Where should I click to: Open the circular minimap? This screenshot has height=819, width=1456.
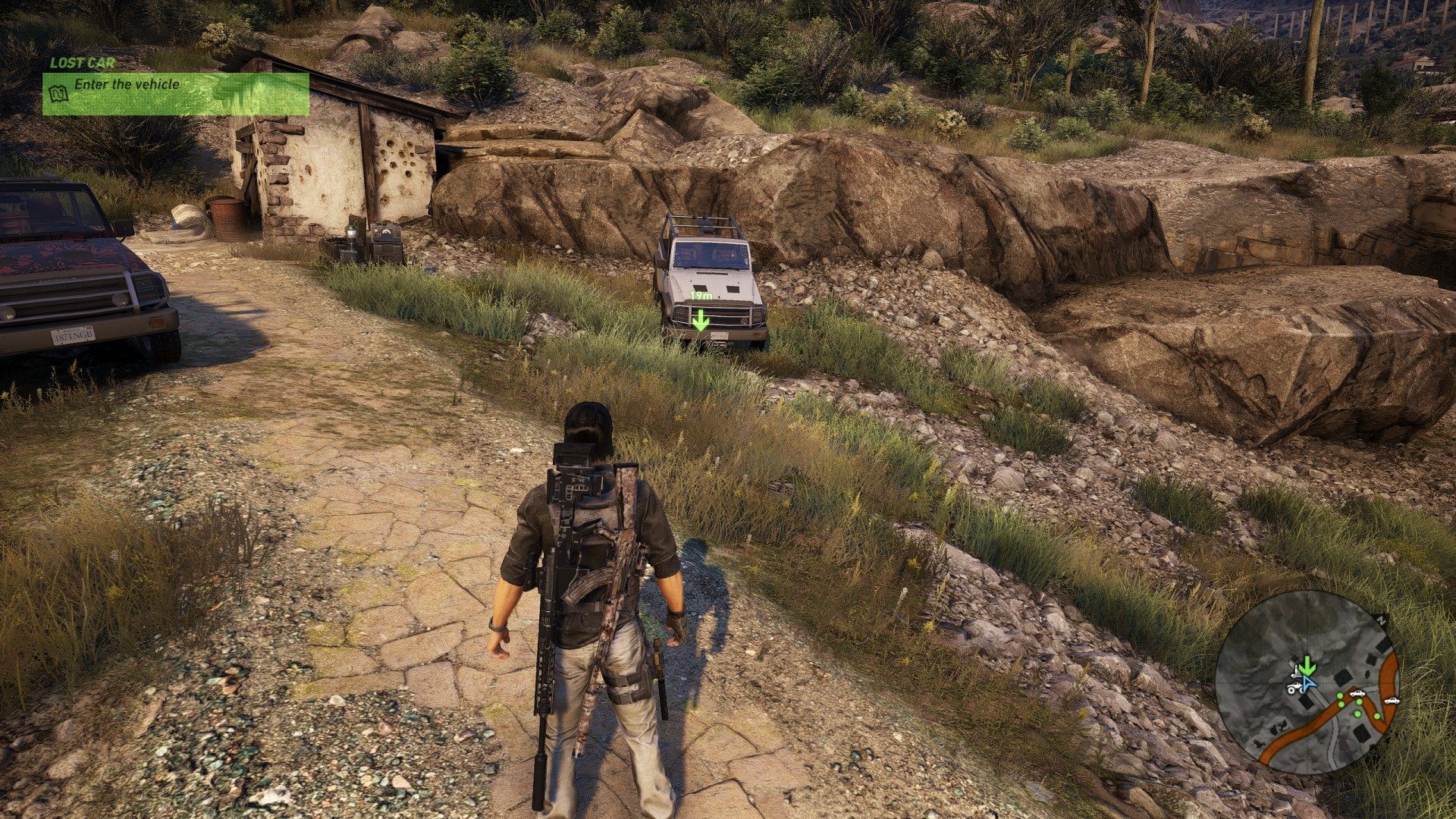pyautogui.click(x=1307, y=682)
